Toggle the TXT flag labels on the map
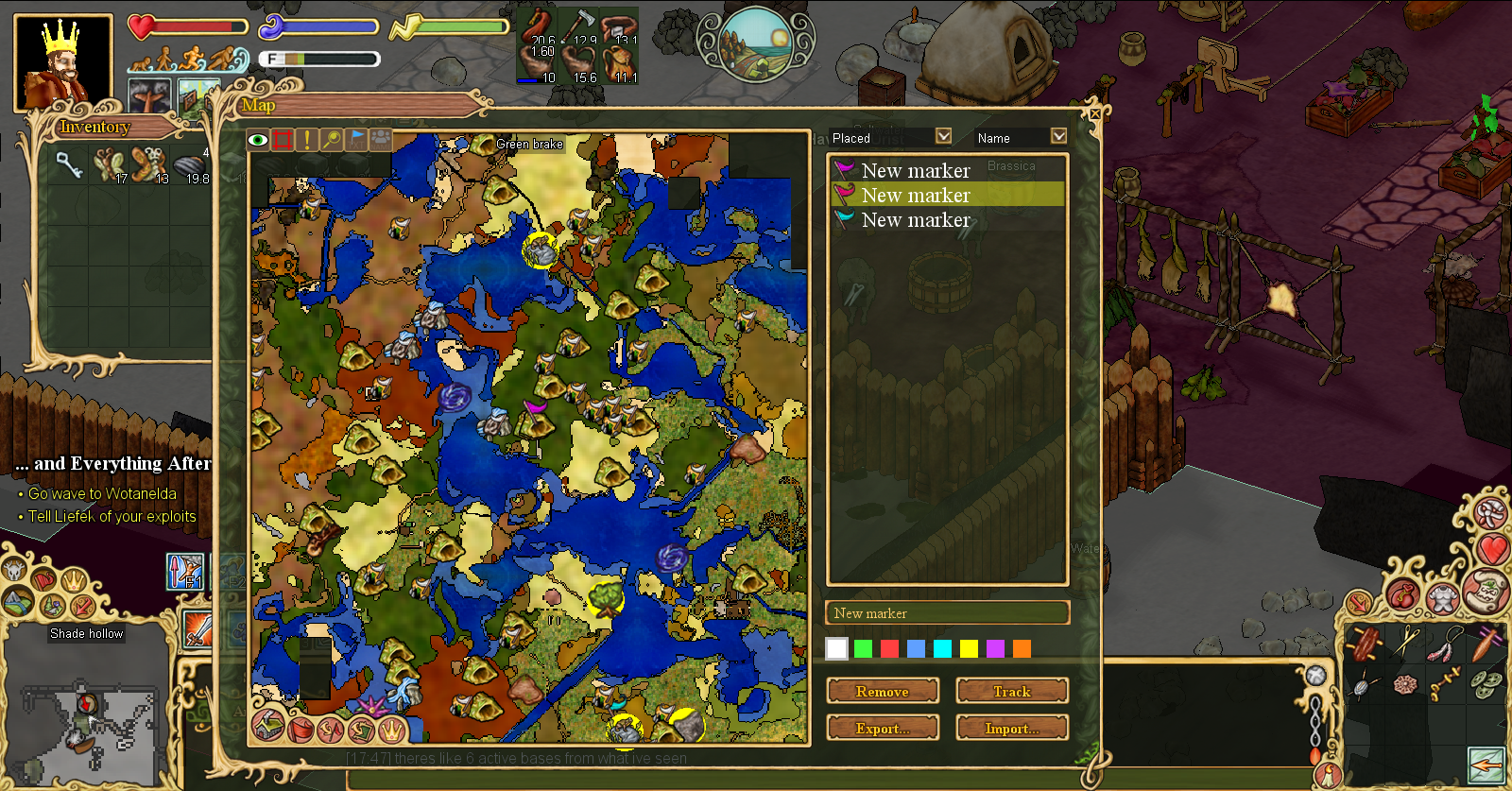Viewport: 1512px width, 791px height. click(x=355, y=139)
